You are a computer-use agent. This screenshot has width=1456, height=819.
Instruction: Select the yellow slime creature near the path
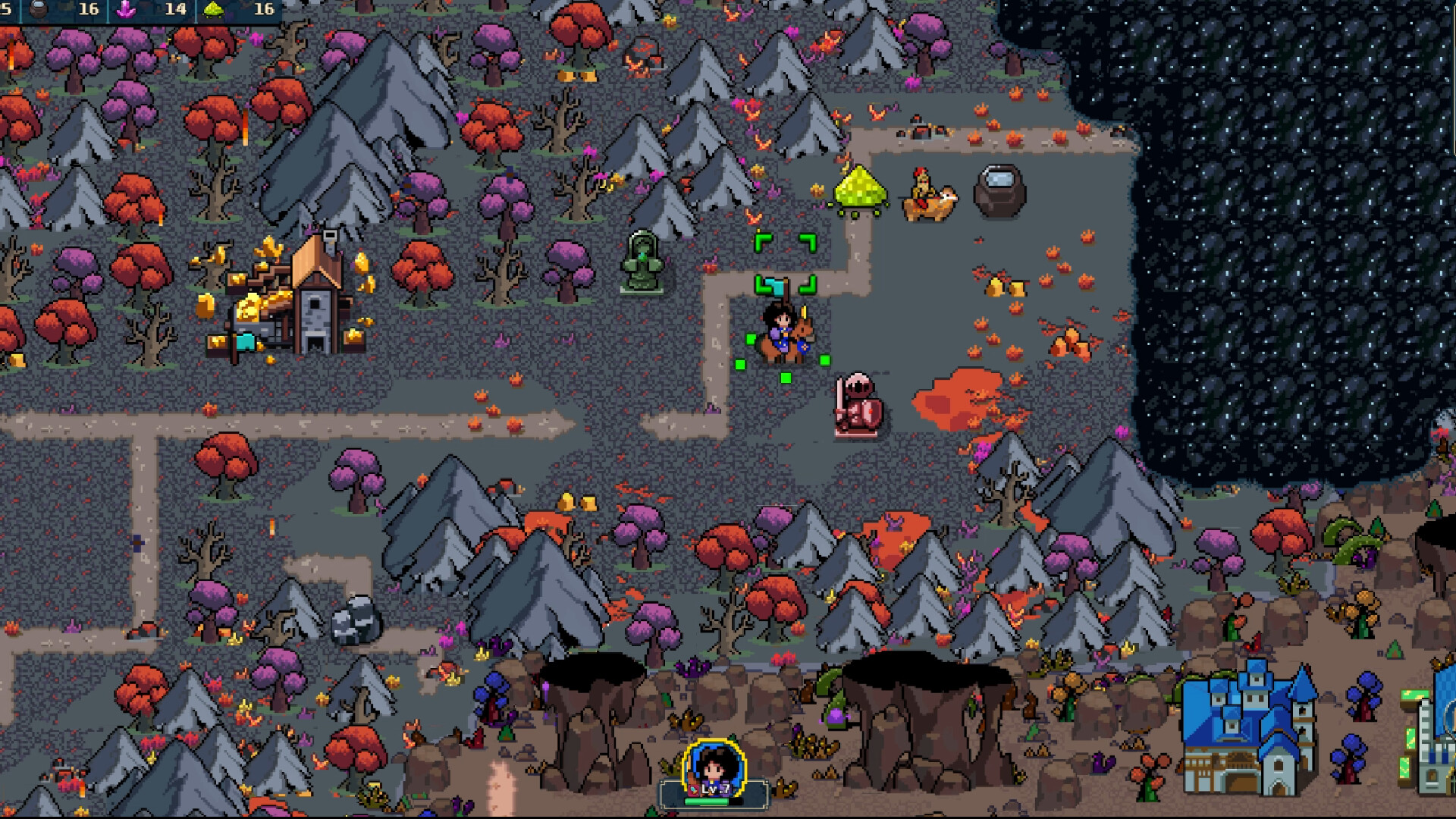(859, 190)
